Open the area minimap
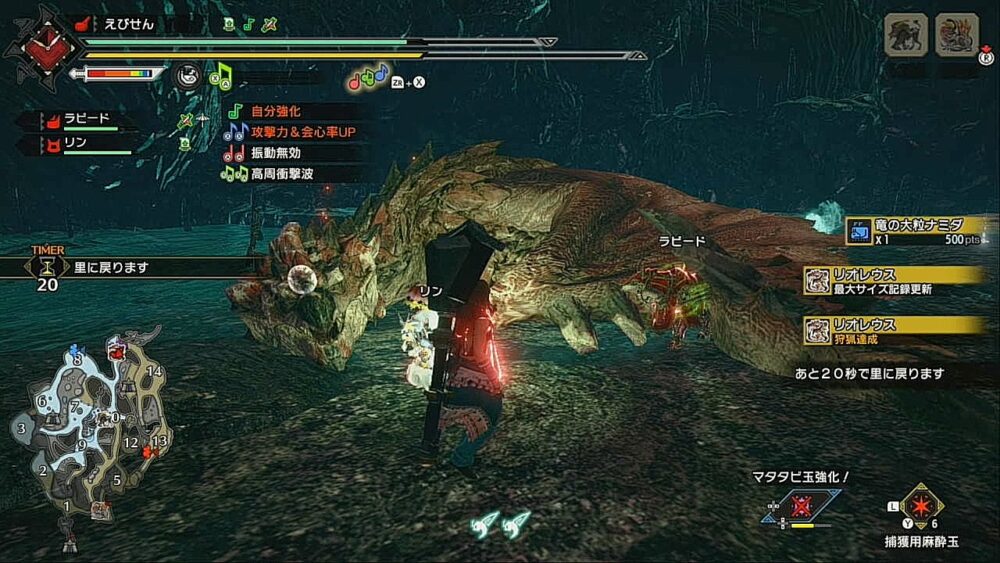Image resolution: width=1000 pixels, height=563 pixels. coord(88,430)
